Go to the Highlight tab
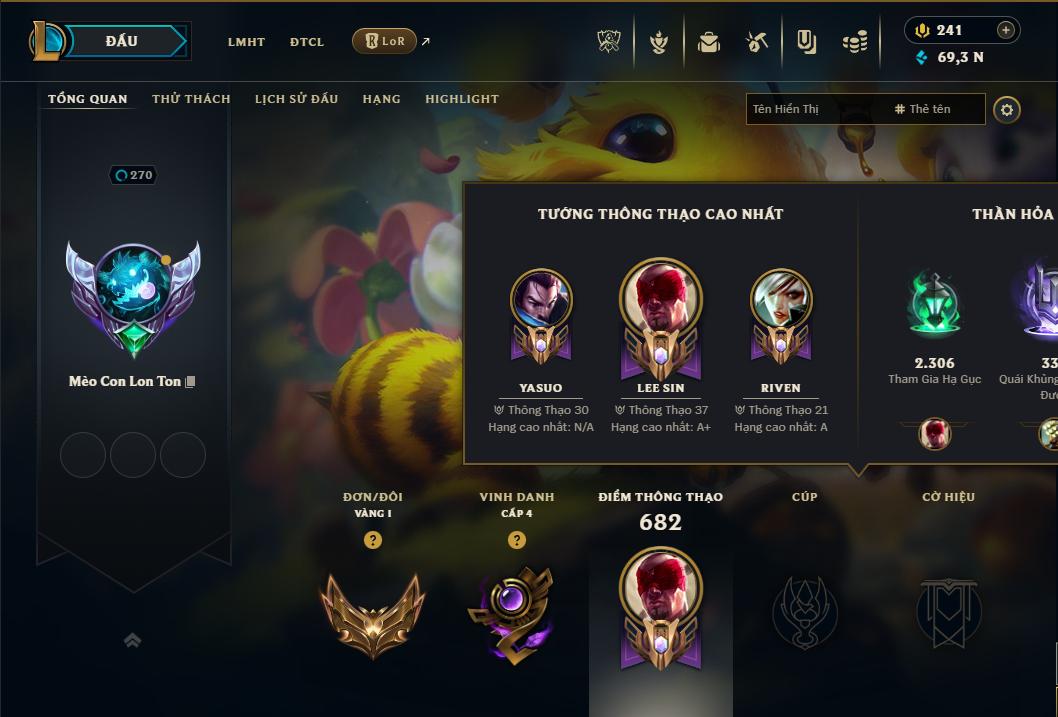Image resolution: width=1058 pixels, height=717 pixels. tap(461, 99)
